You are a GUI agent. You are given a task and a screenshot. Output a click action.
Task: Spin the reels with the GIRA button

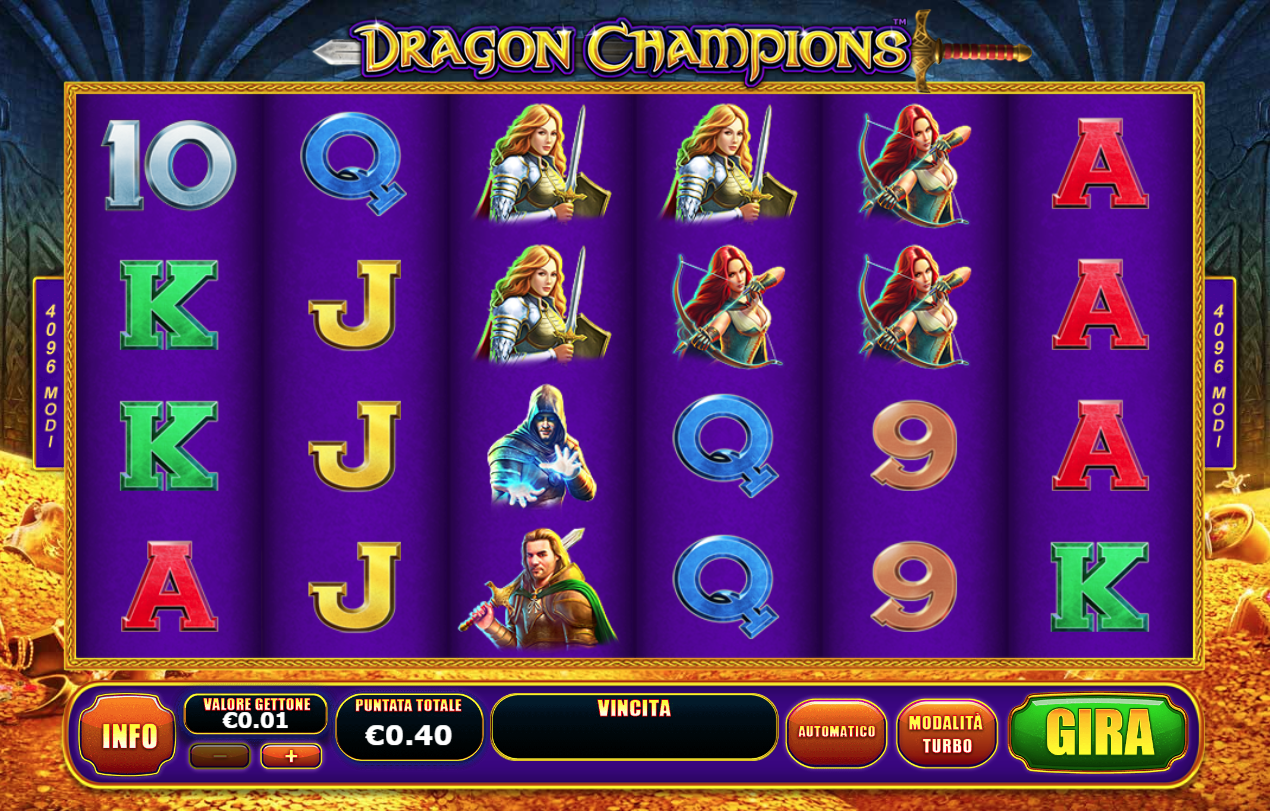1098,734
